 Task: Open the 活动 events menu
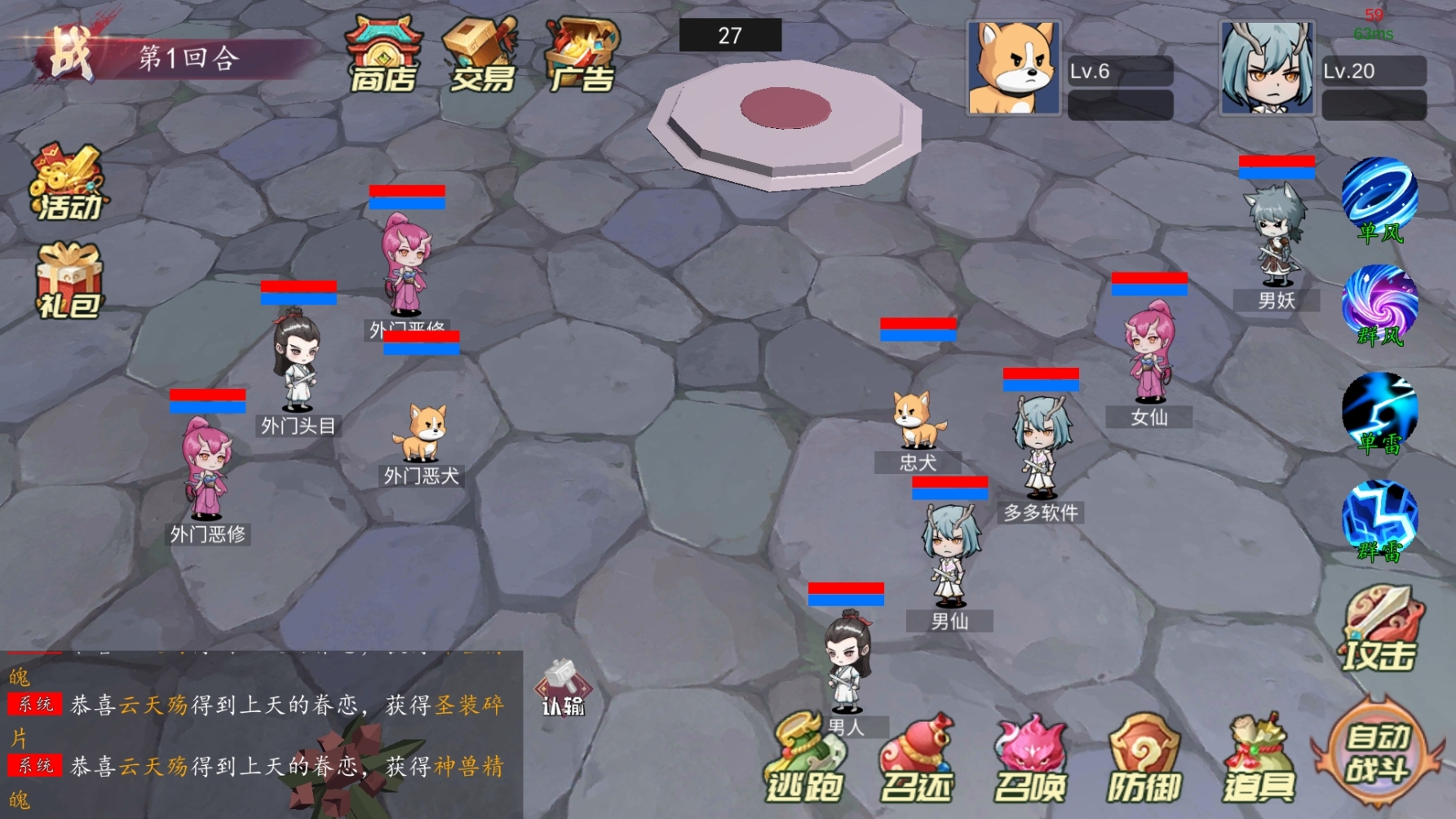click(x=69, y=183)
